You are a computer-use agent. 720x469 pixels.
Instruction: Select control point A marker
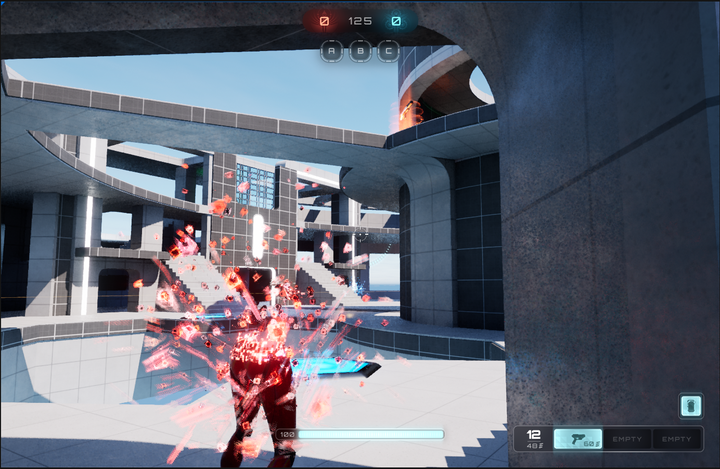tap(332, 51)
